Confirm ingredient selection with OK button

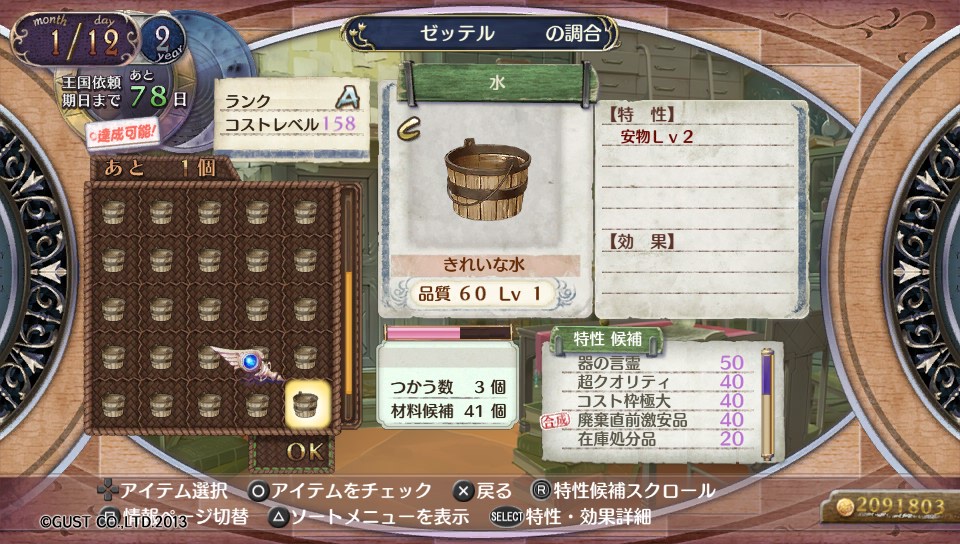tap(304, 452)
